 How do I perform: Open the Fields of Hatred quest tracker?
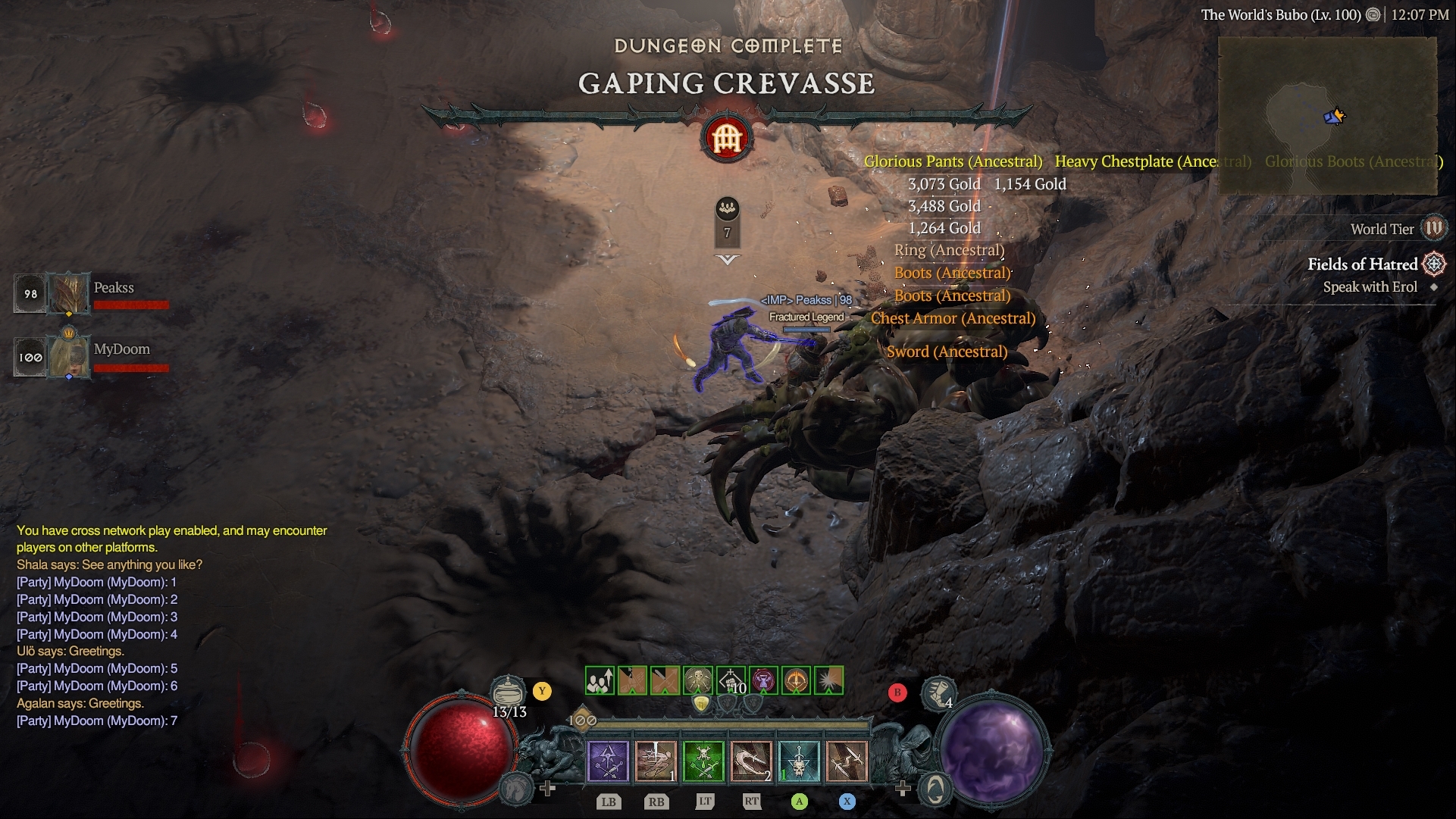click(x=1362, y=264)
